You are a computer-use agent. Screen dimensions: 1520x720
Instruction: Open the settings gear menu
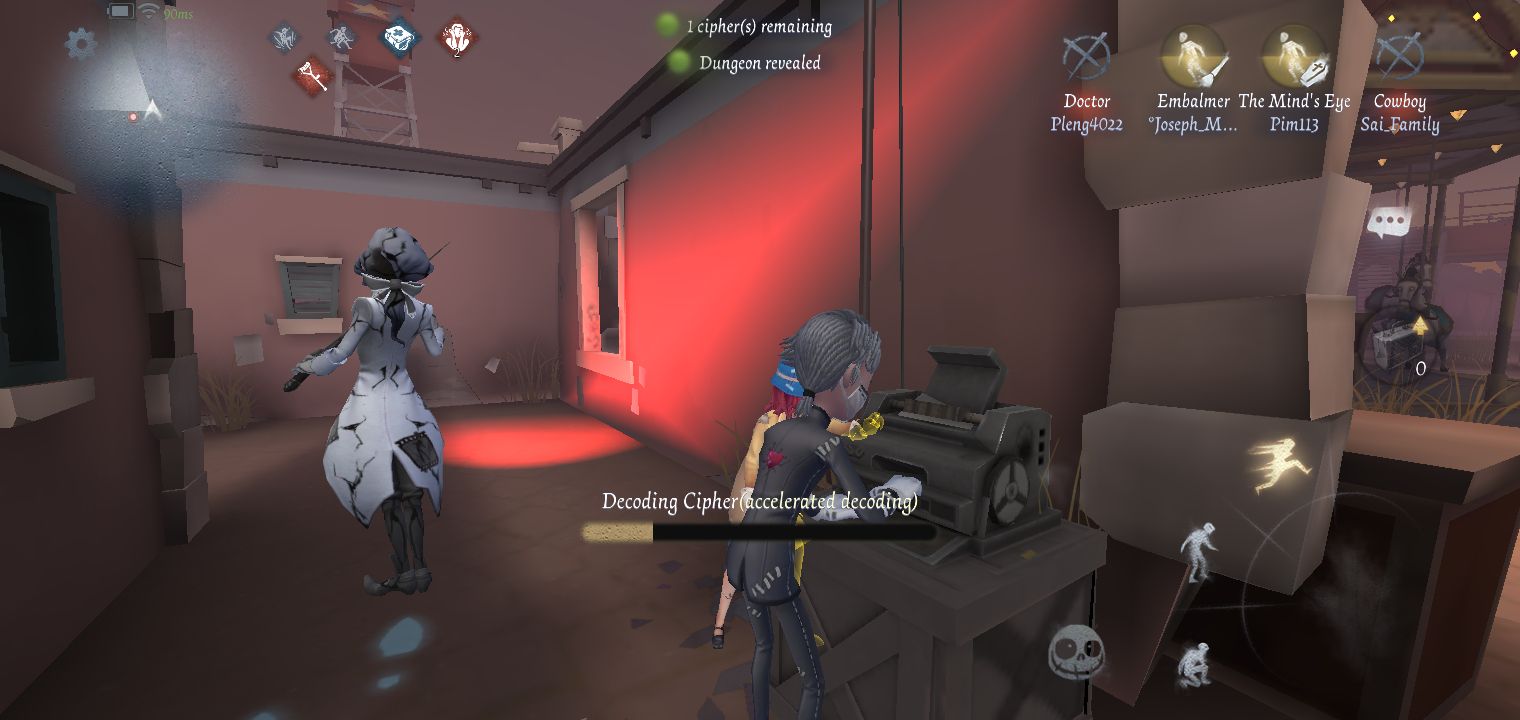pyautogui.click(x=81, y=43)
